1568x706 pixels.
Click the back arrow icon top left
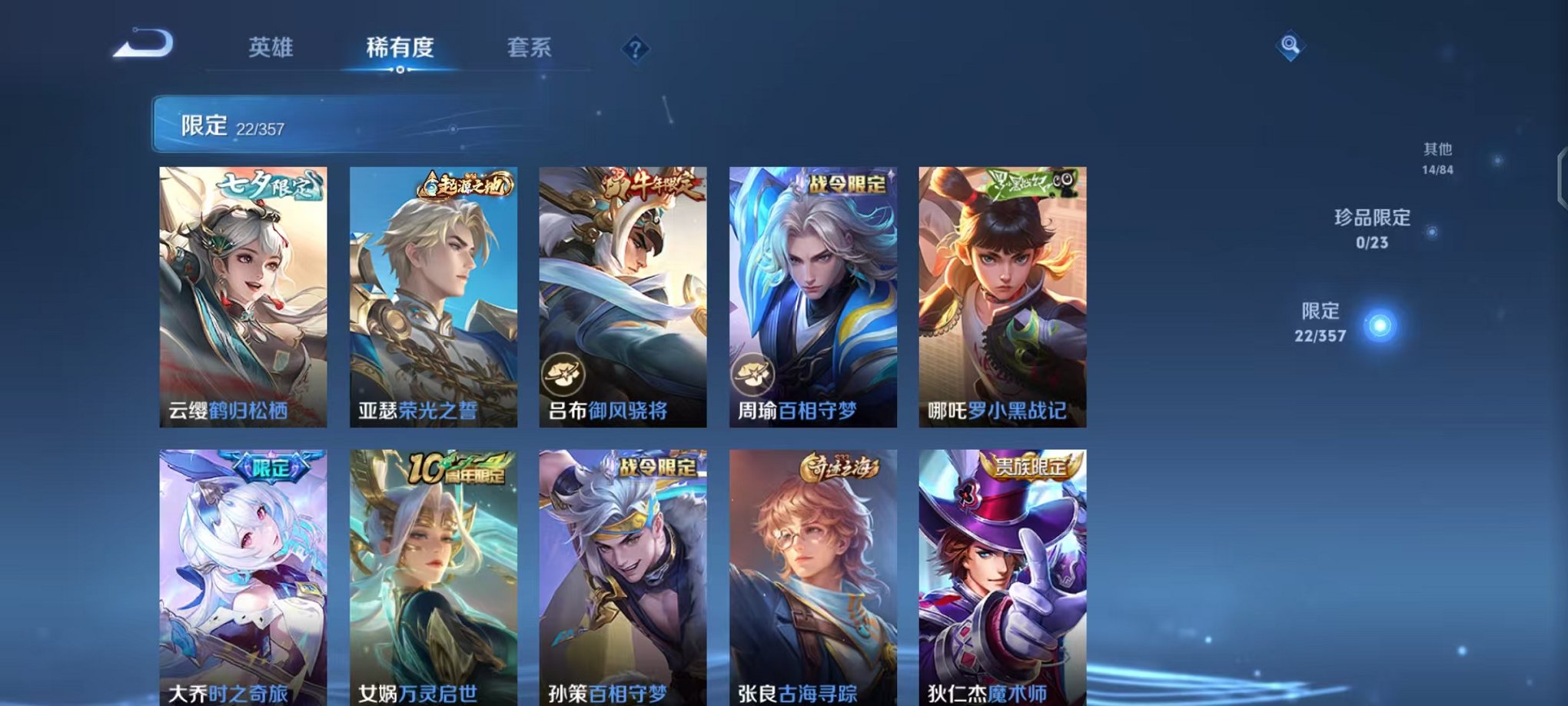[x=143, y=46]
